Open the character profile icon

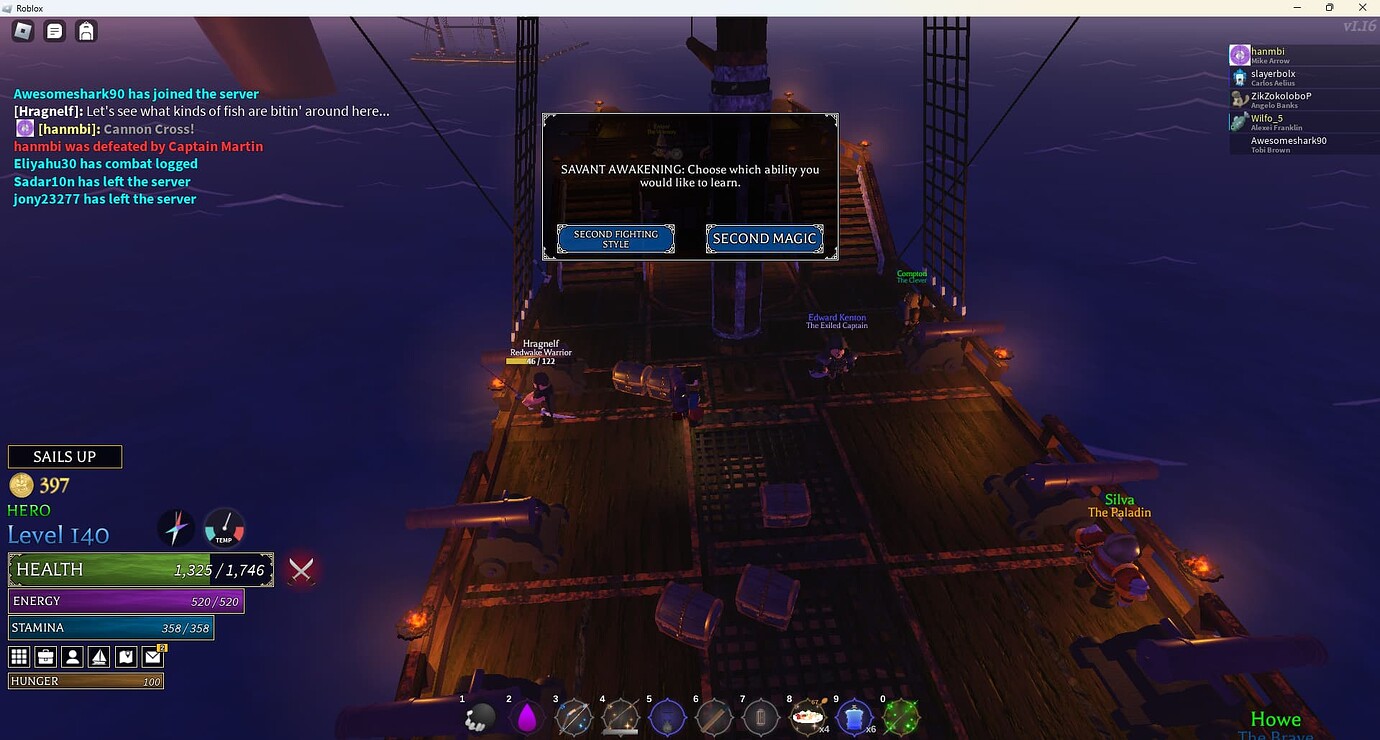pos(71,656)
